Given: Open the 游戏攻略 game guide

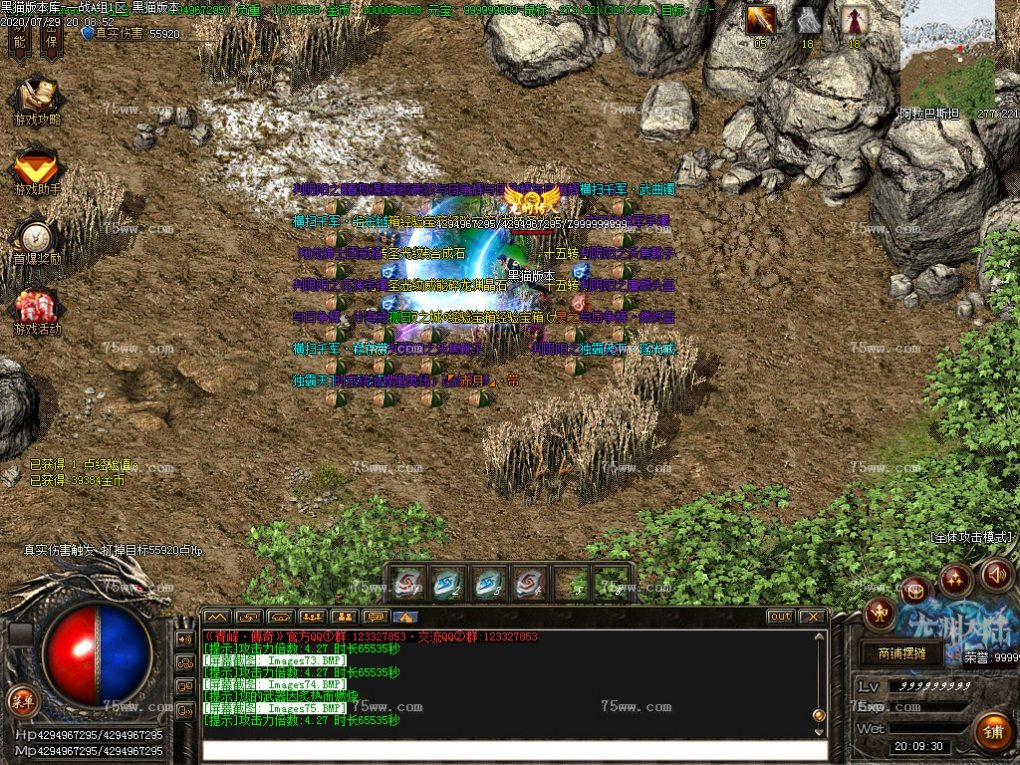Looking at the screenshot, I should coord(36,101).
